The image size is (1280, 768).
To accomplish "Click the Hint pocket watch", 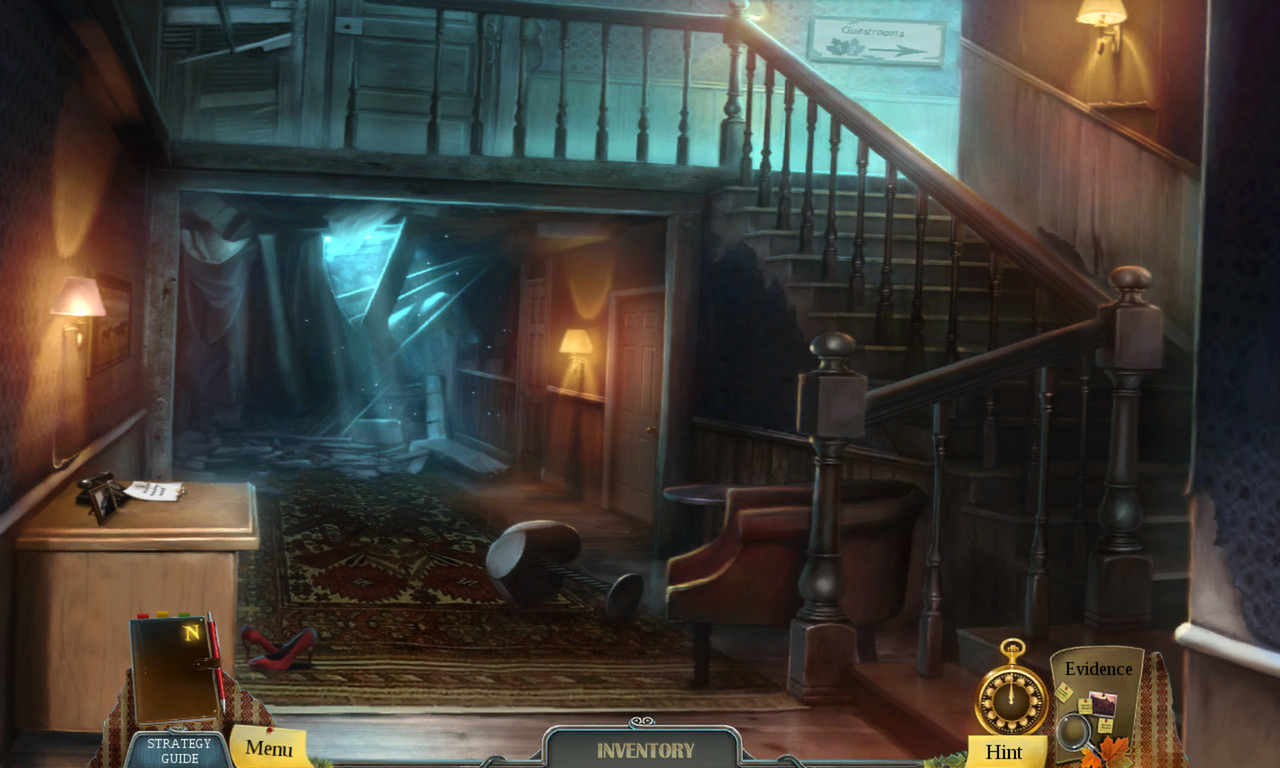I will point(1010,698).
